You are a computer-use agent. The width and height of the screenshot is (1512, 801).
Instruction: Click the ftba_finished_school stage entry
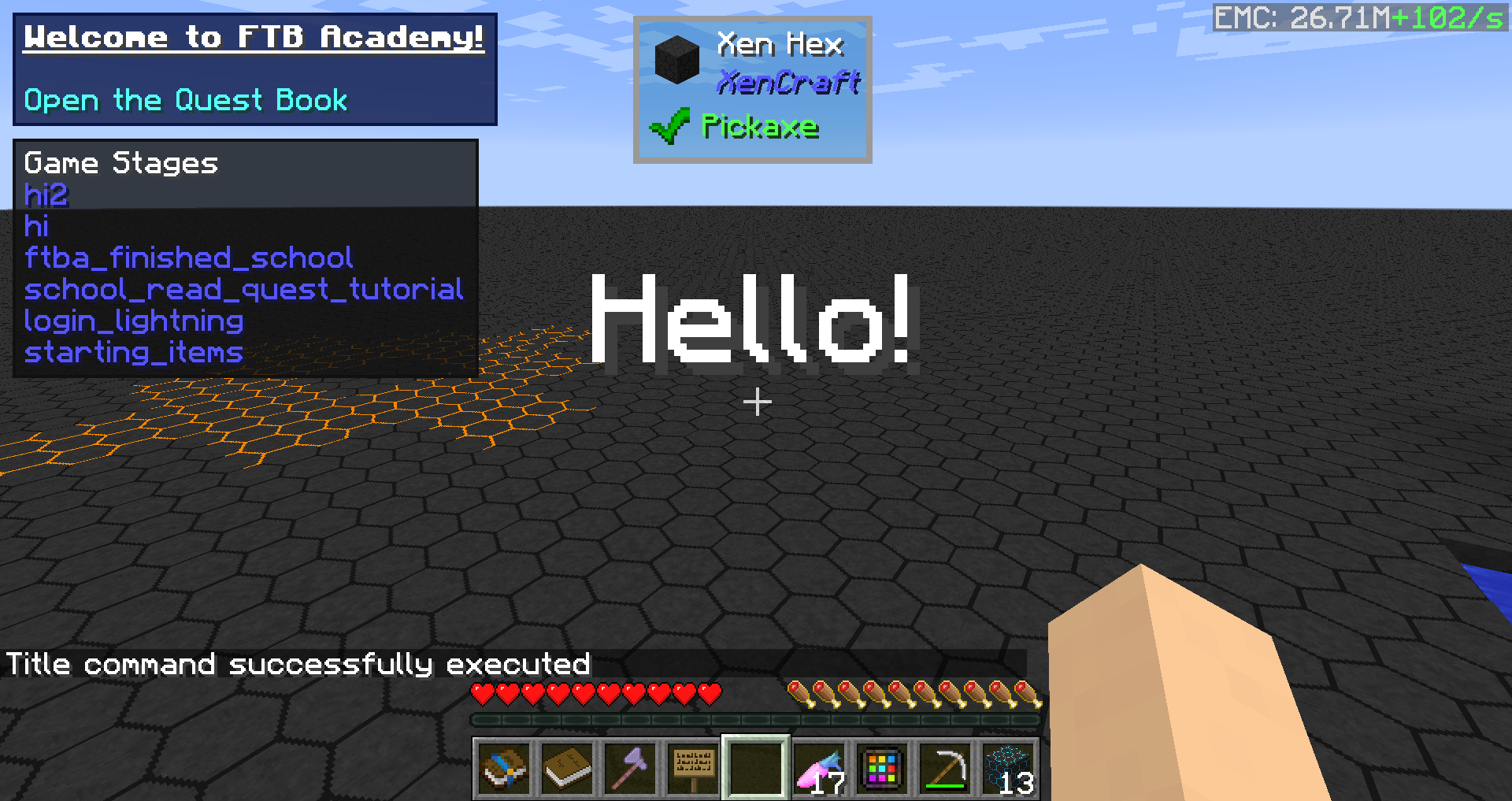coord(189,258)
